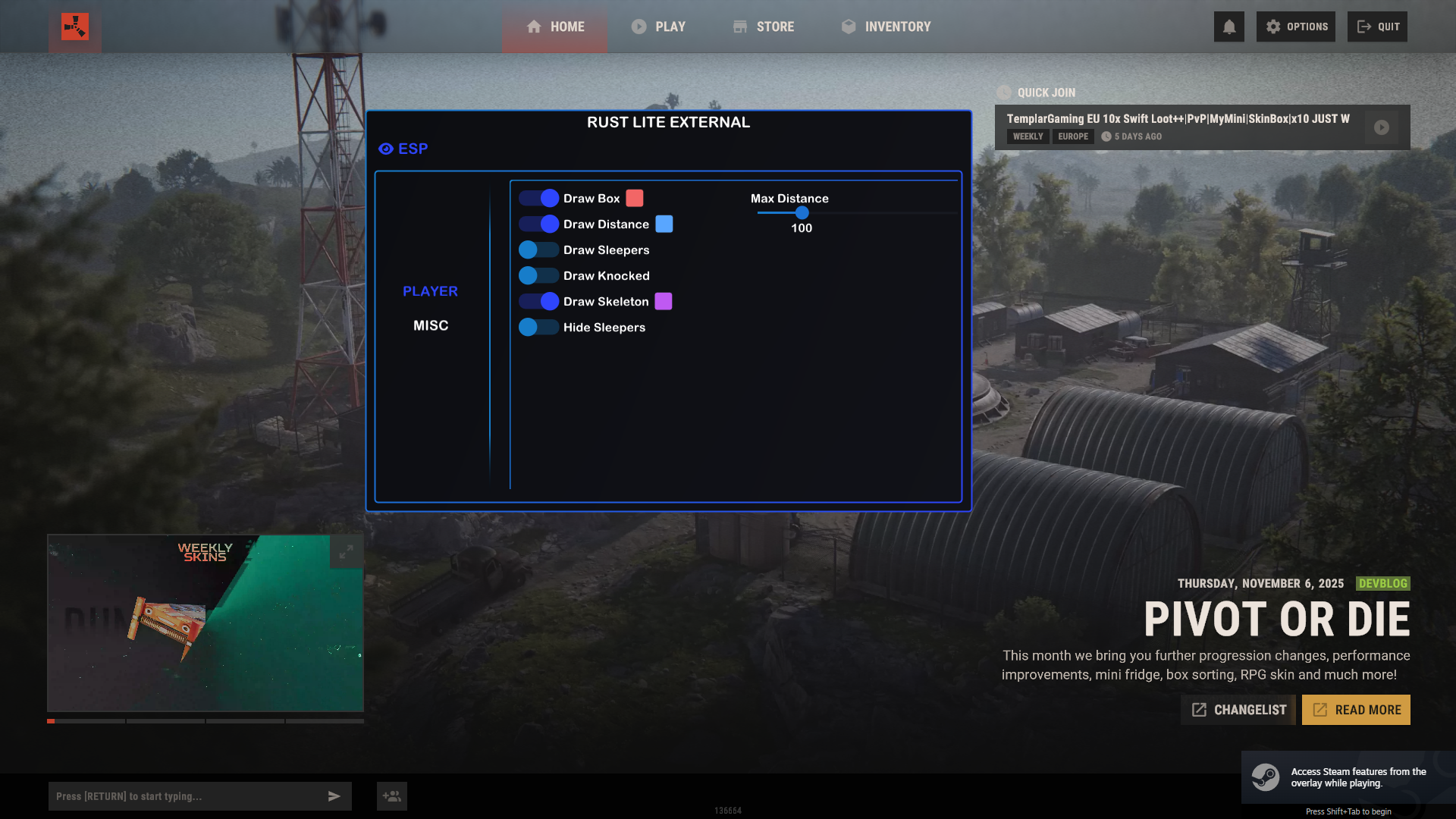
Task: Open the Options settings
Action: point(1296,27)
